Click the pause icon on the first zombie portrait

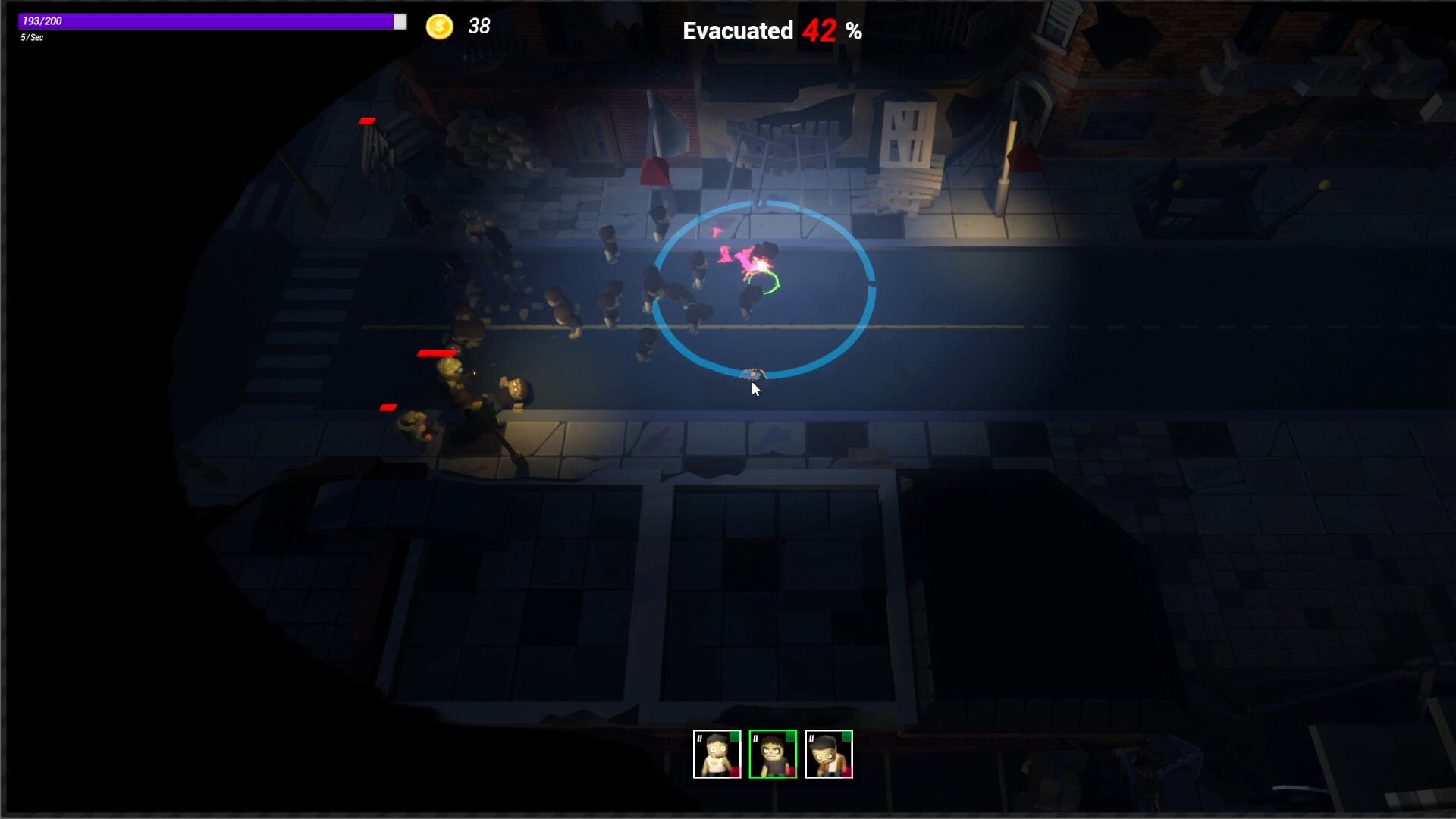[700, 738]
